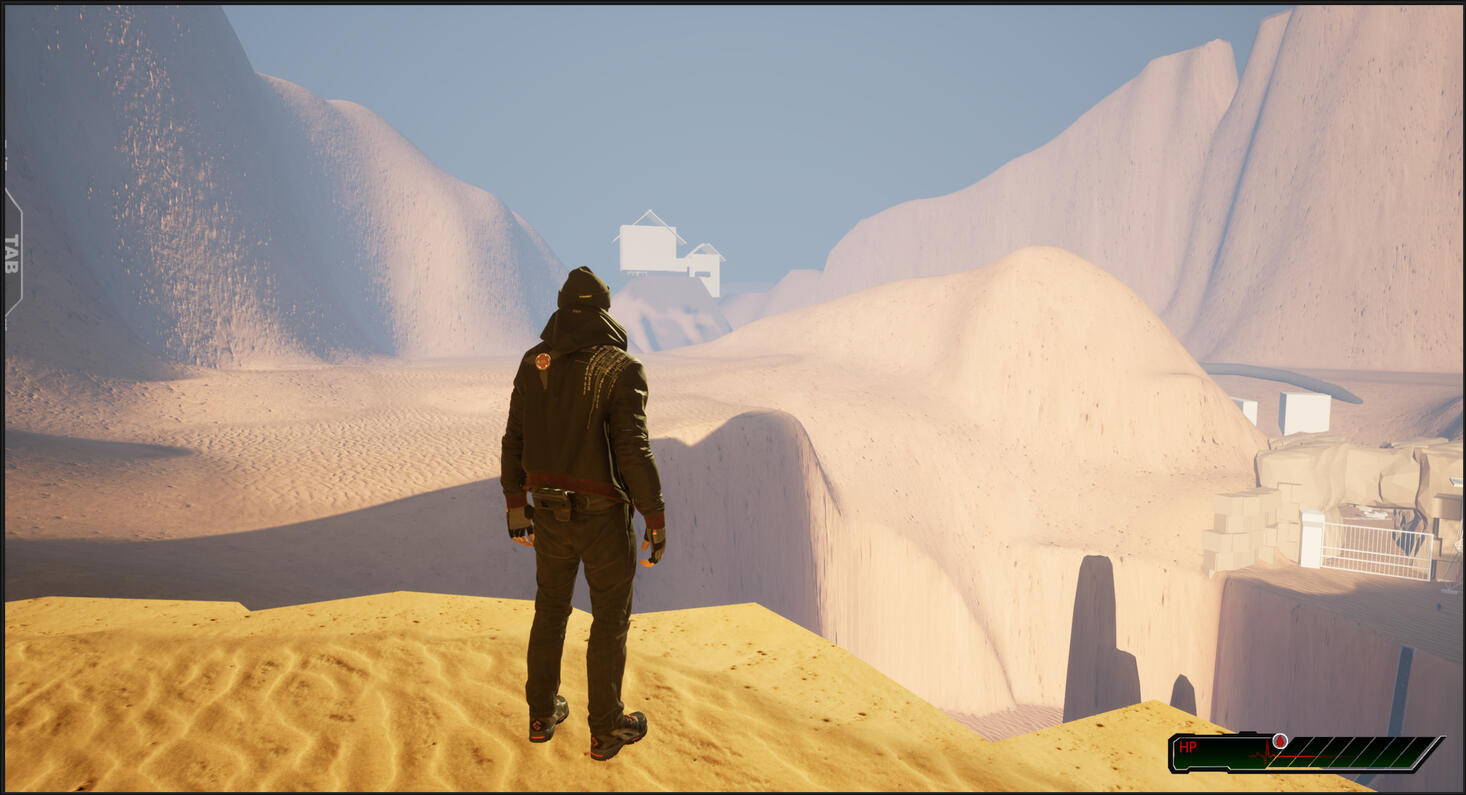Open the TAB side panel handle
Viewport: 1466px width, 795px height.
12,254
